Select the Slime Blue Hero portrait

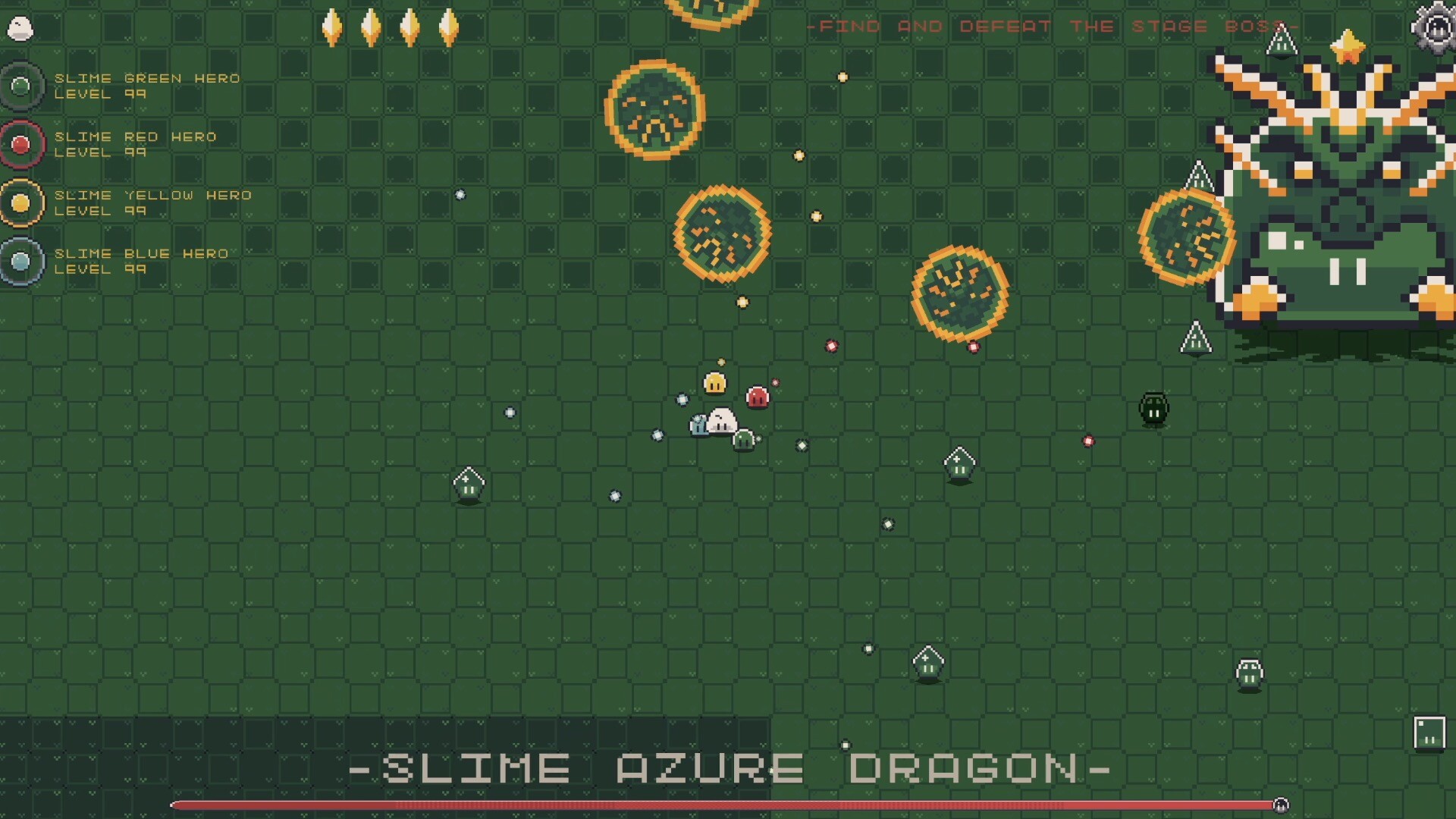[21, 260]
